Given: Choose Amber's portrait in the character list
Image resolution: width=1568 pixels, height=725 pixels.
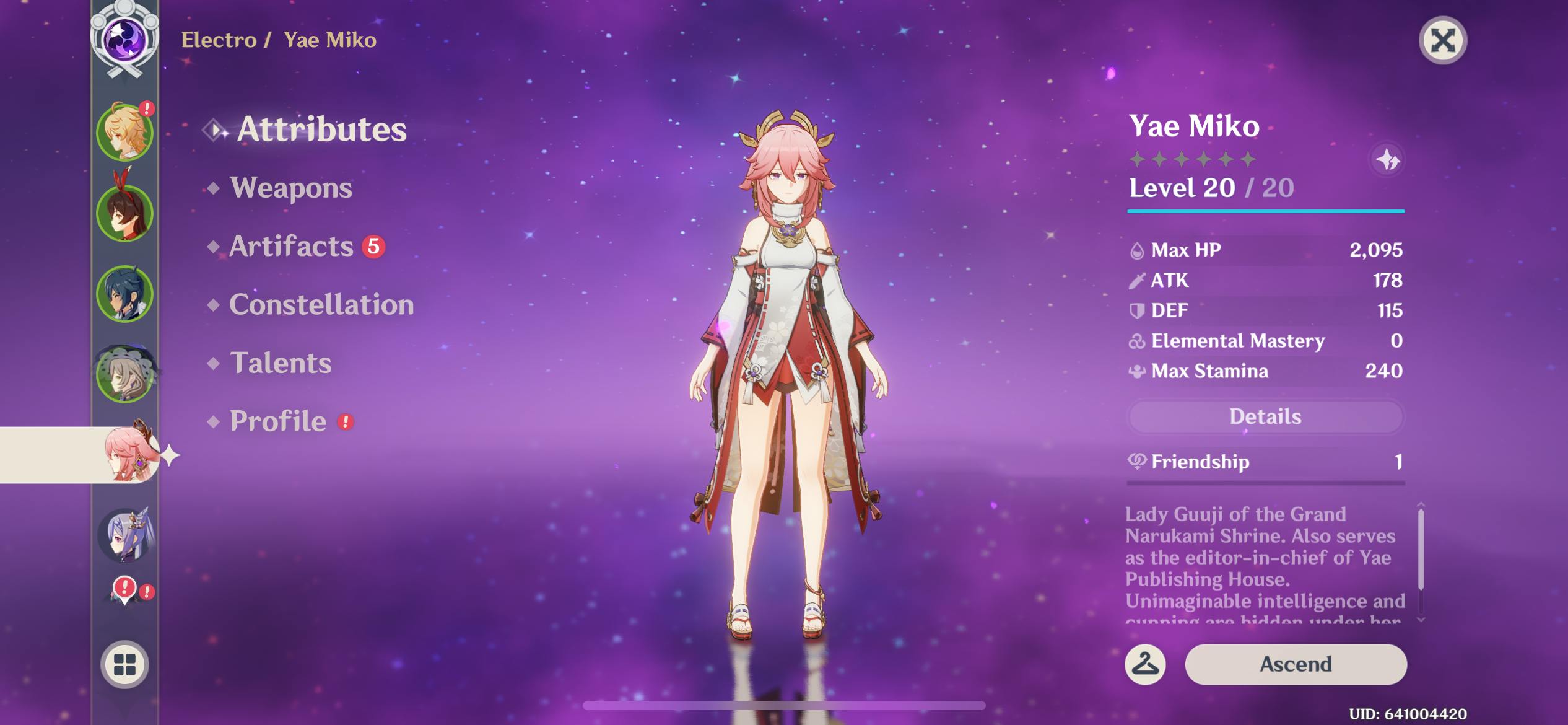Looking at the screenshot, I should click(x=125, y=213).
